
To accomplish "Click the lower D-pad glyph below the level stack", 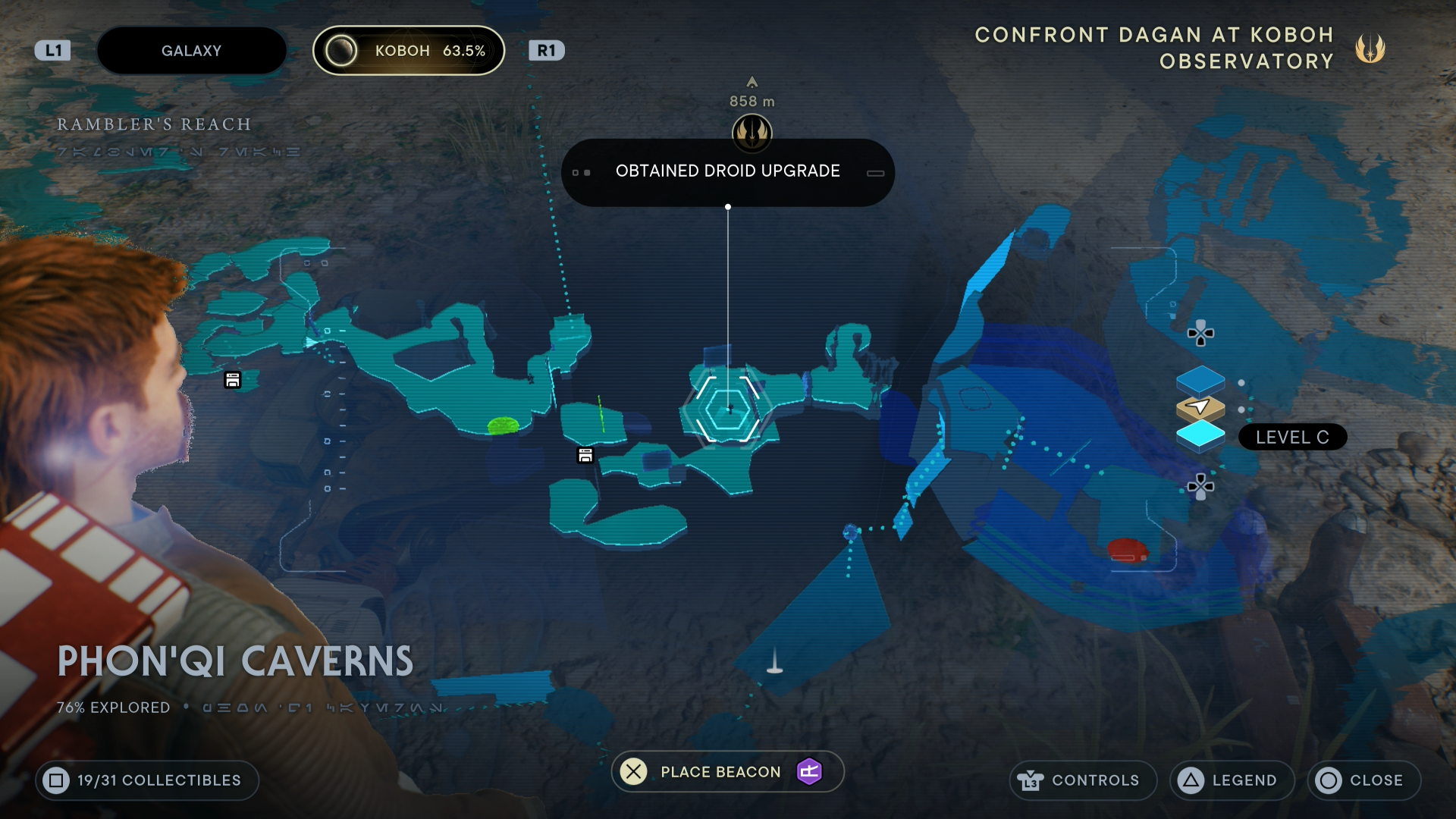I will (x=1201, y=485).
